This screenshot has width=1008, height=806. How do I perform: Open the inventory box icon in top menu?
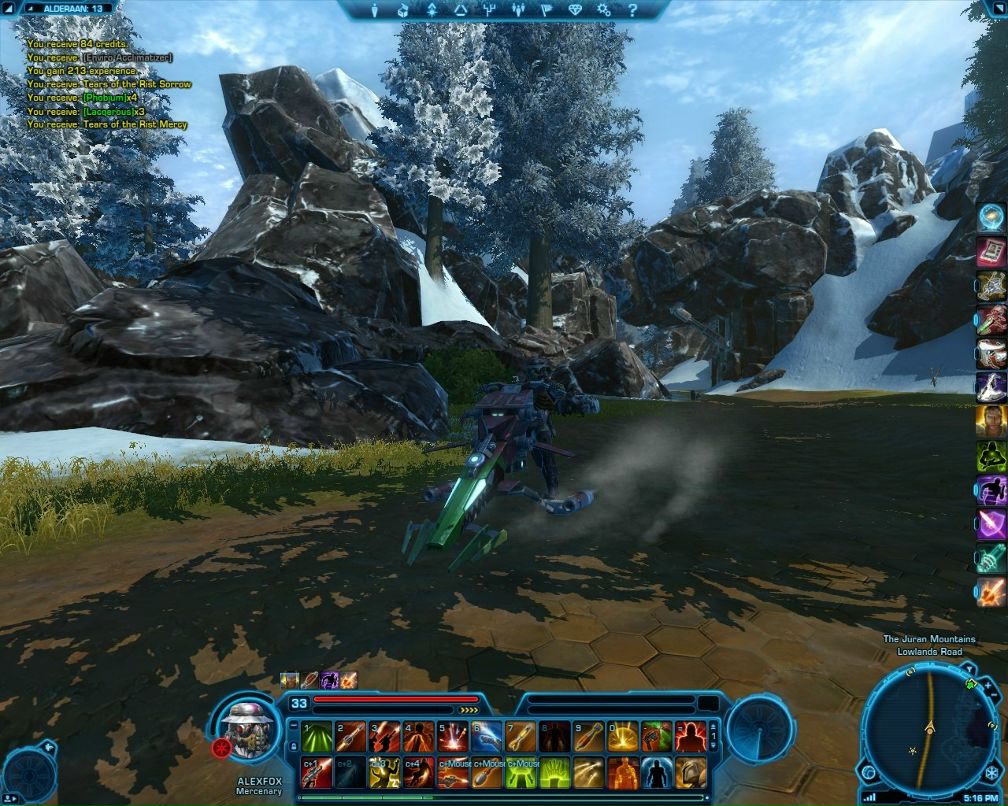point(401,10)
